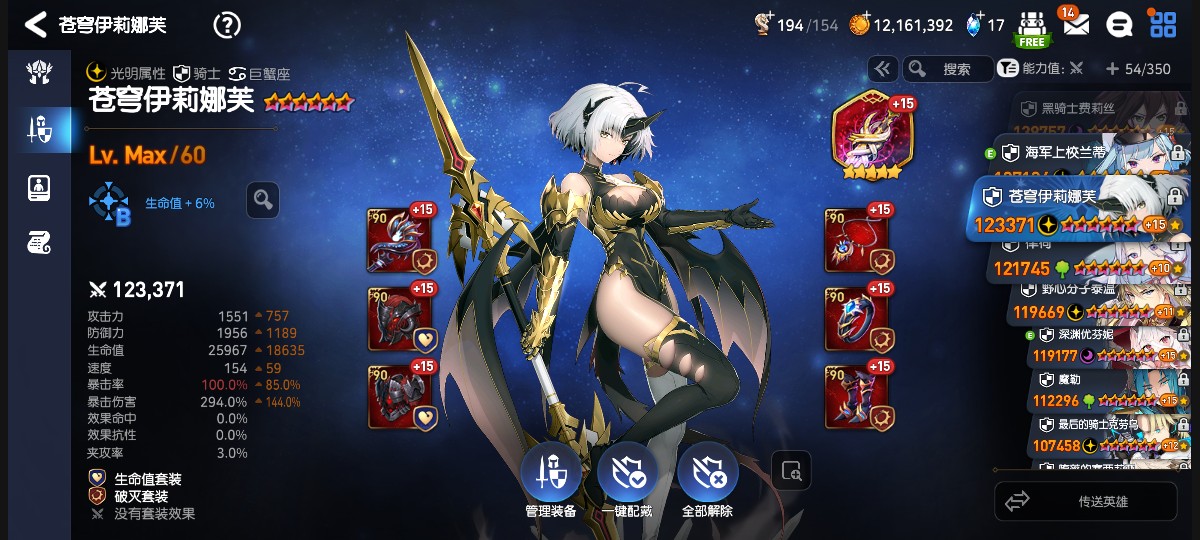Image resolution: width=1200 pixels, height=540 pixels.
Task: Select the equipped +15 ring slot
Action: tap(857, 319)
